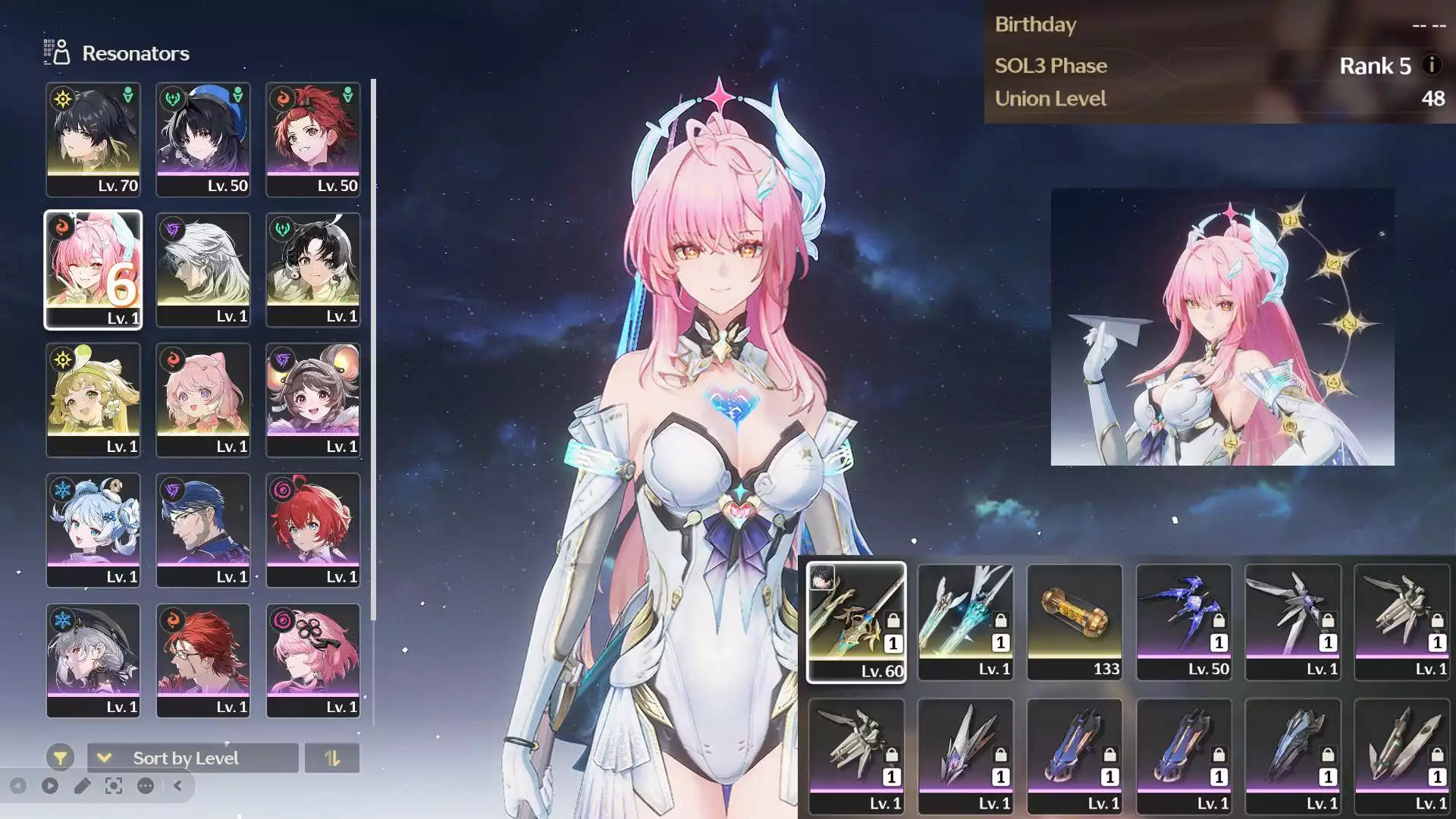The image size is (1456, 819).
Task: Click the back navigation arrow icon
Action: point(20,786)
